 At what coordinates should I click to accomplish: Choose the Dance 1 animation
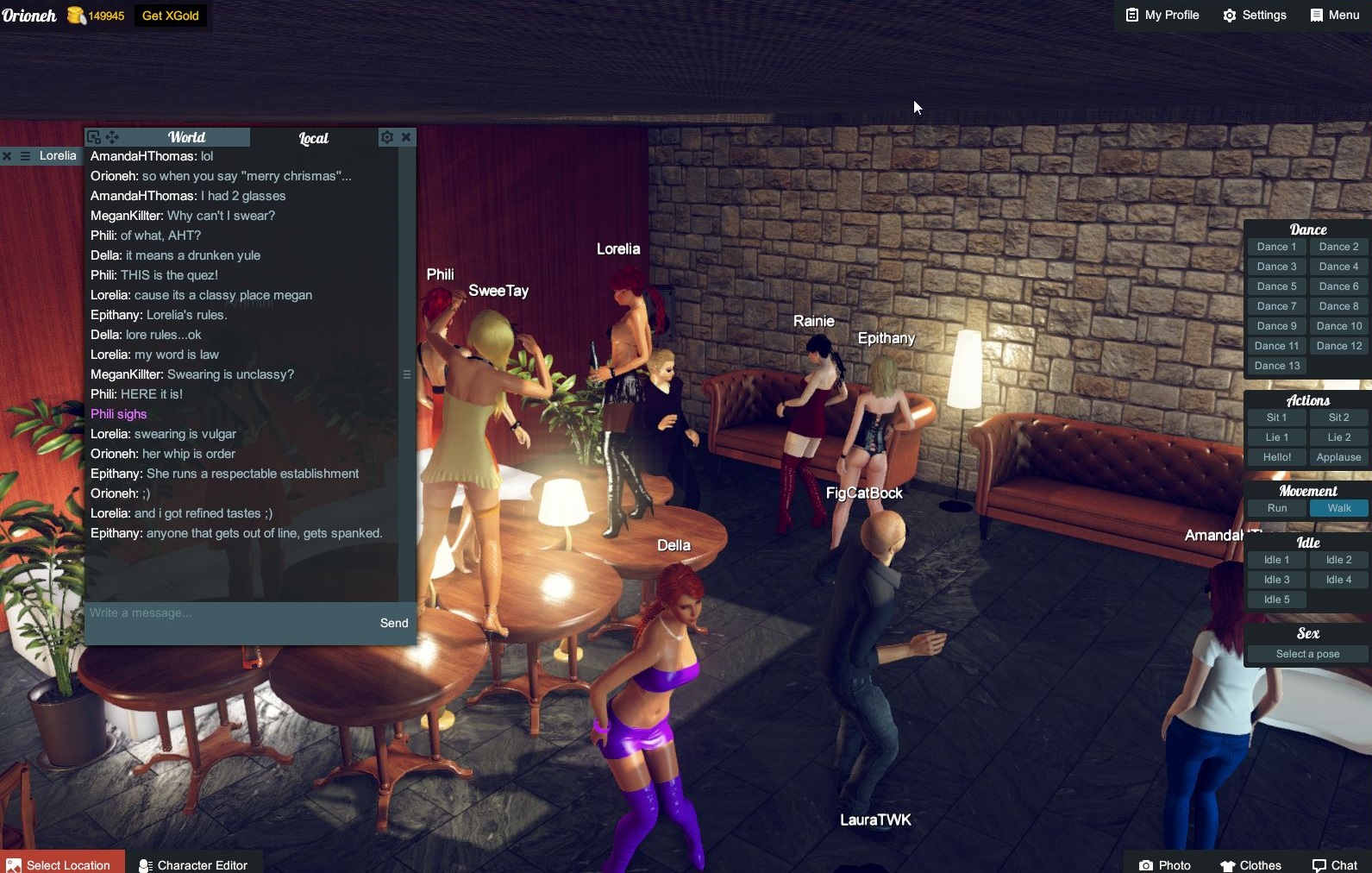1276,247
